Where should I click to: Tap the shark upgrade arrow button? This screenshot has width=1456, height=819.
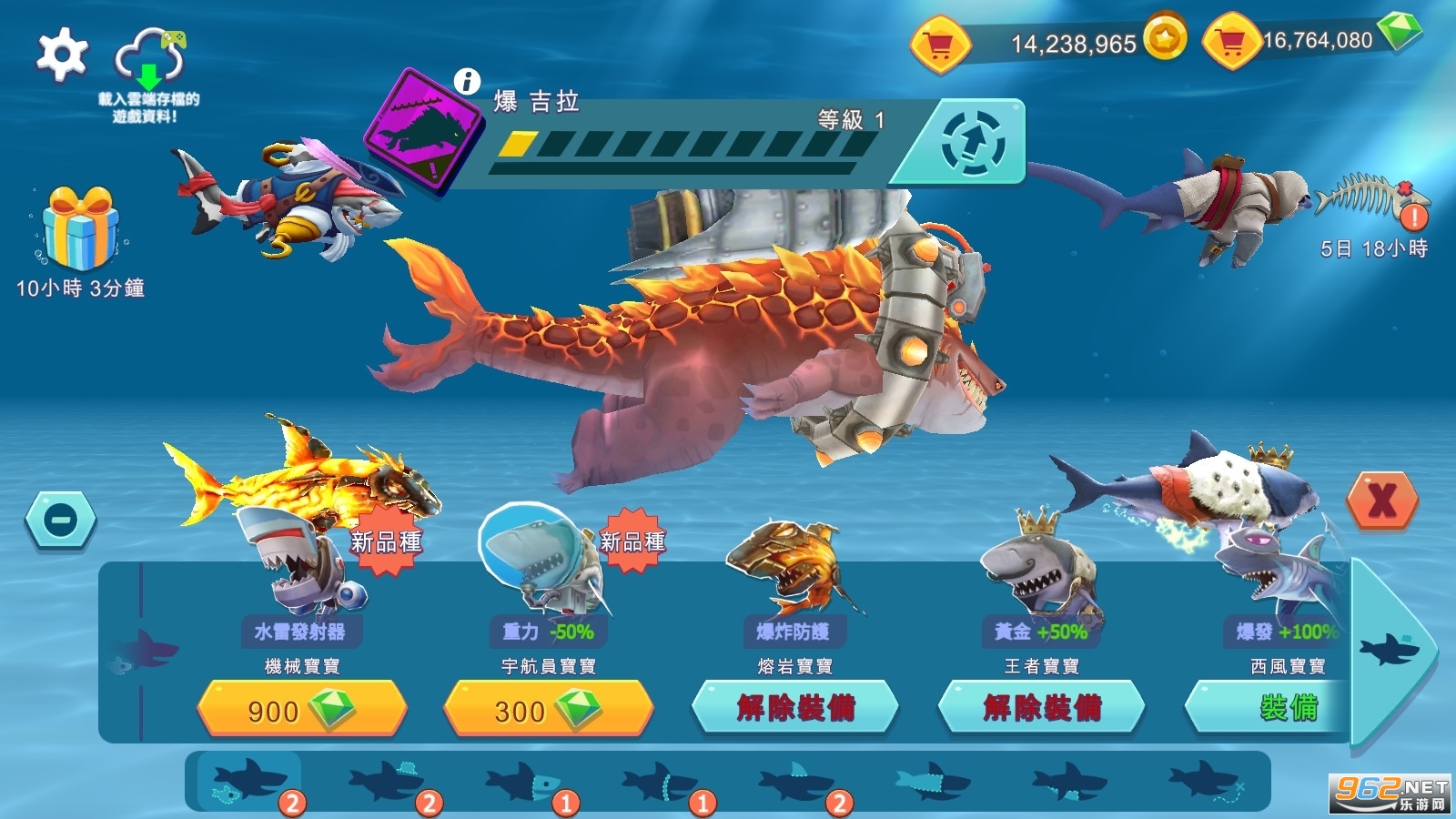pyautogui.click(x=971, y=143)
